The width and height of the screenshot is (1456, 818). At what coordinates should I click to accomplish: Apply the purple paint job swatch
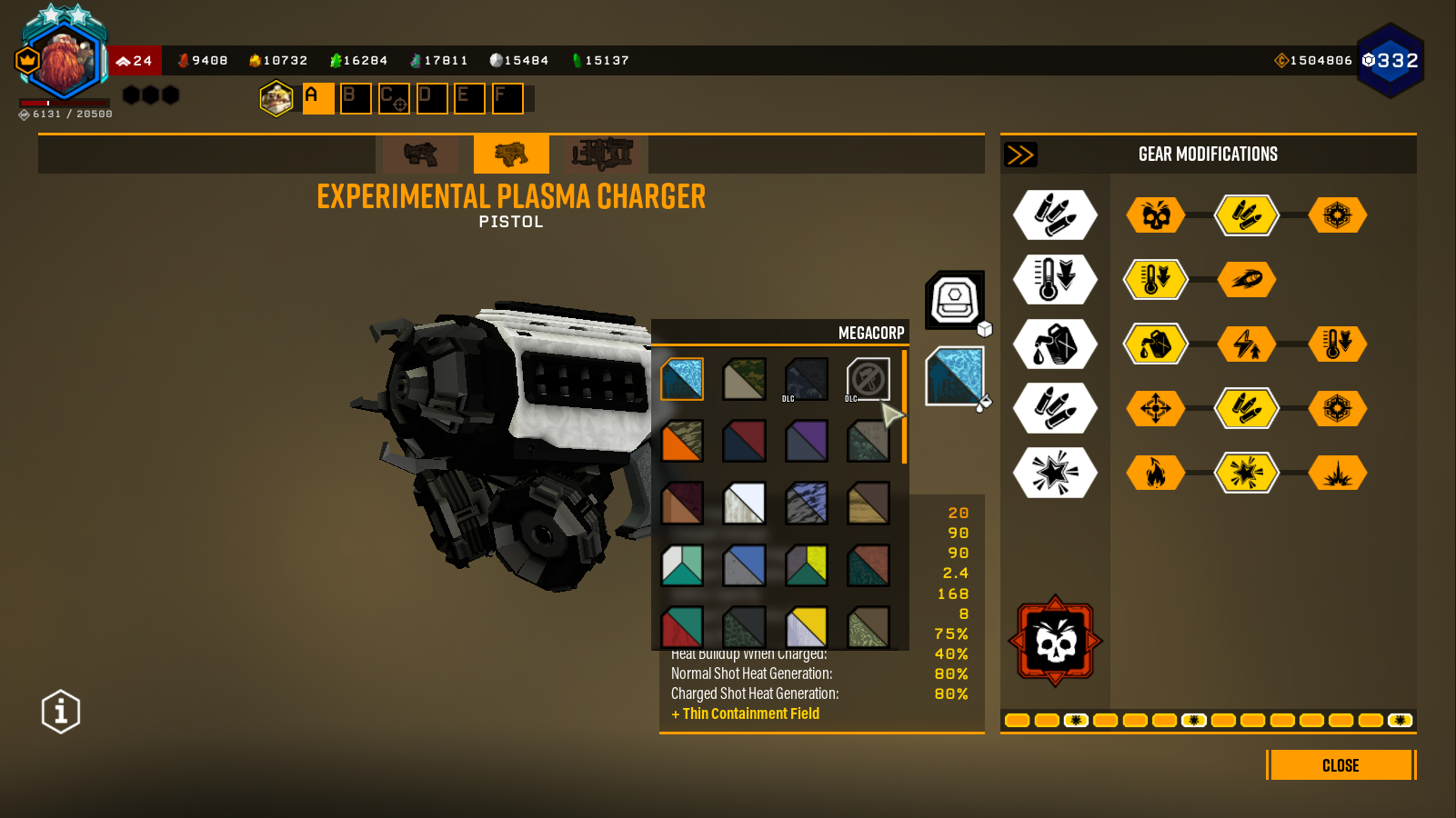807,441
